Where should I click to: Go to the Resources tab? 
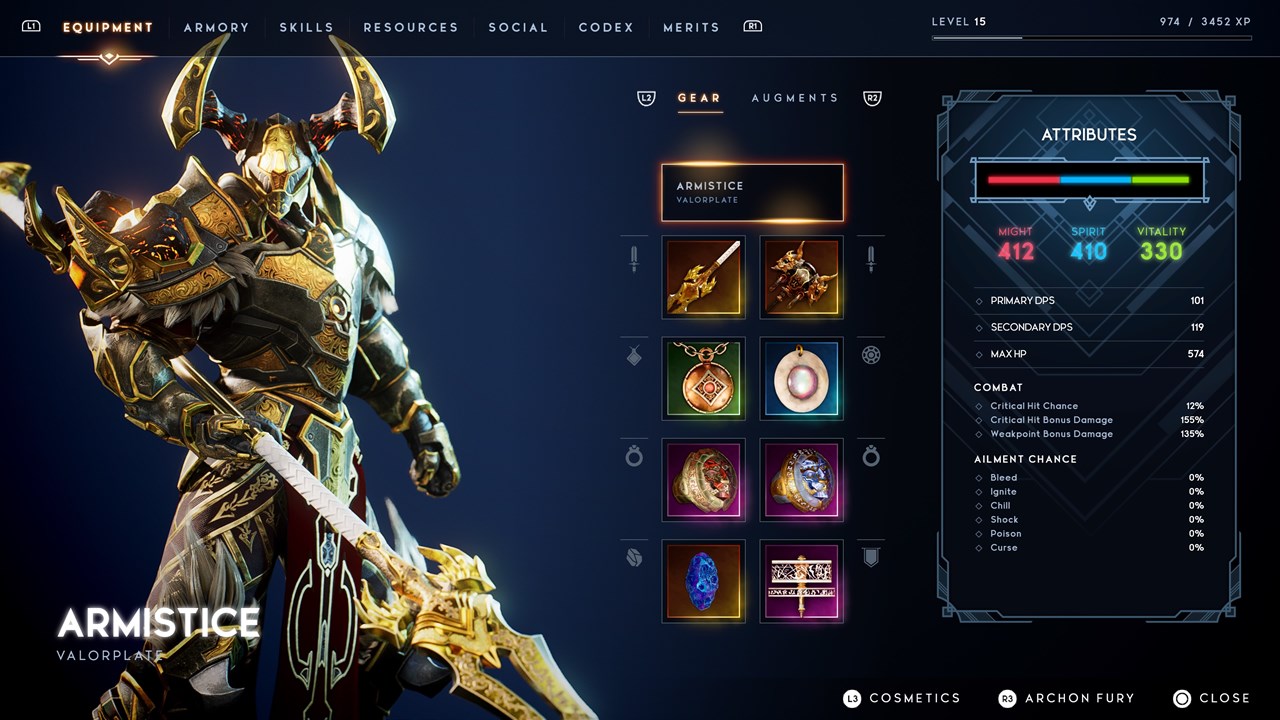click(410, 28)
